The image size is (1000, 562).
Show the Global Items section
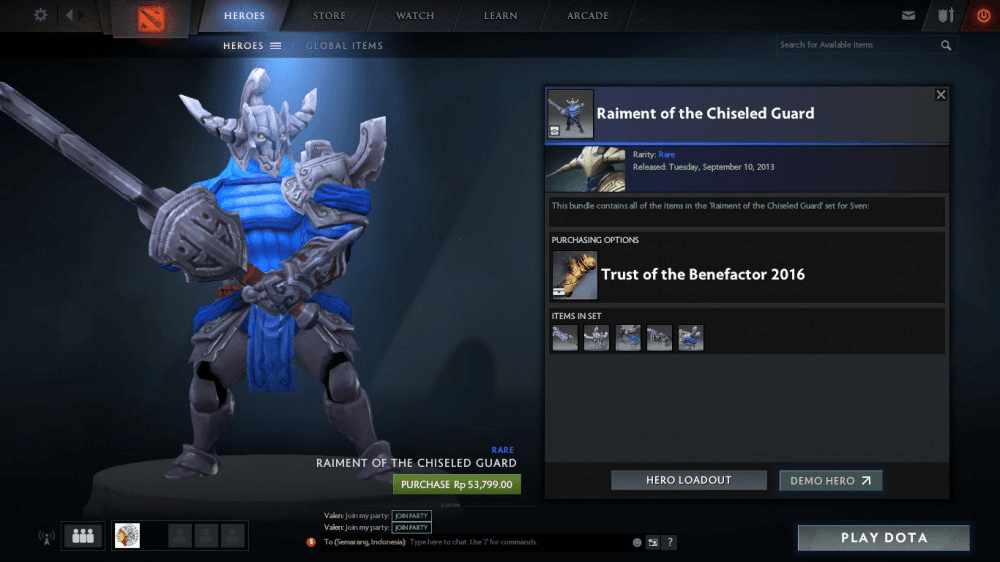tap(344, 46)
